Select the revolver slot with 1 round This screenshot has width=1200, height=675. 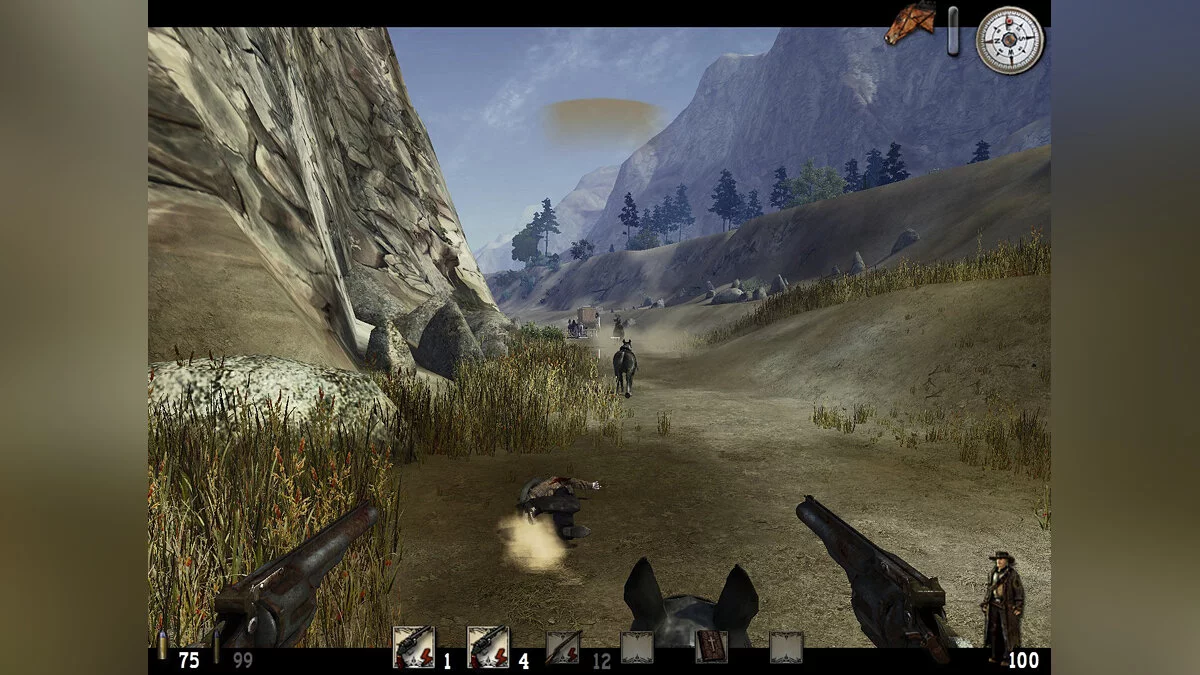click(x=413, y=647)
